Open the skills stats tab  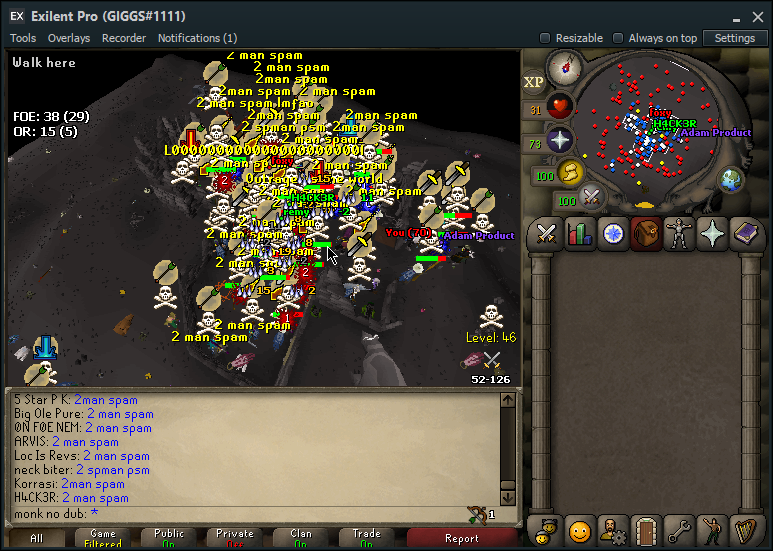pos(578,233)
